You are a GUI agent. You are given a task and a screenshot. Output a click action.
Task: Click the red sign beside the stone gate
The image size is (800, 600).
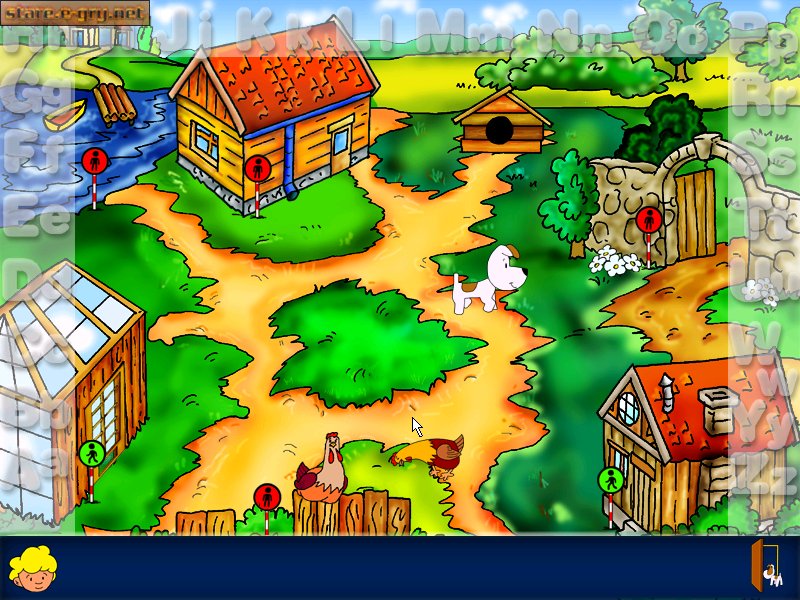coord(648,220)
